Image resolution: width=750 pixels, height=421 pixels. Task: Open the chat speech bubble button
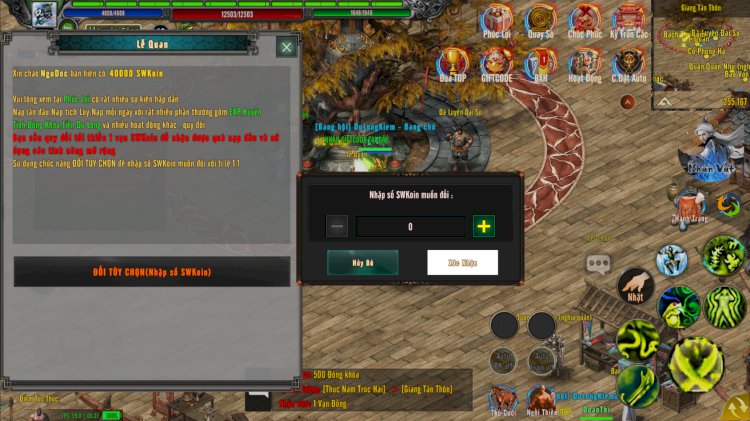599,264
